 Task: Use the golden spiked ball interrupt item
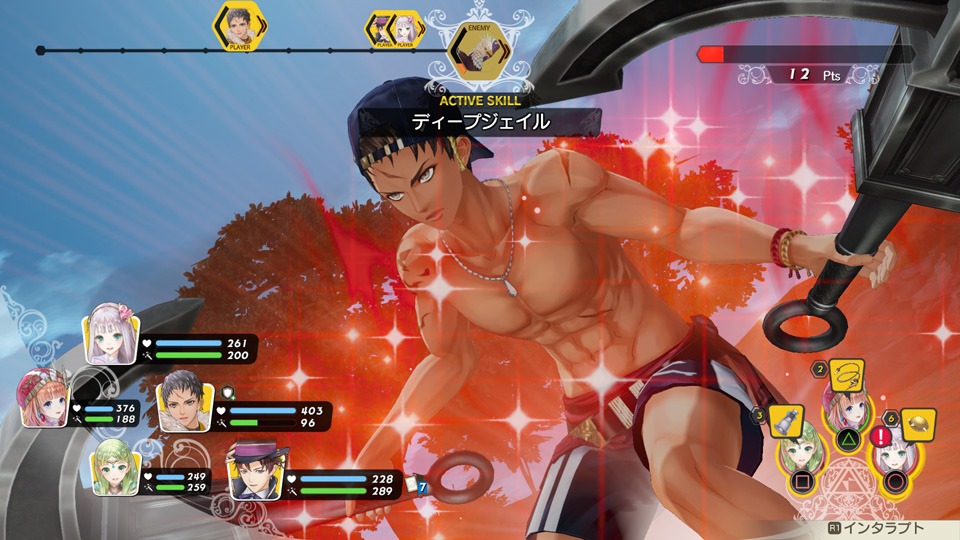917,425
